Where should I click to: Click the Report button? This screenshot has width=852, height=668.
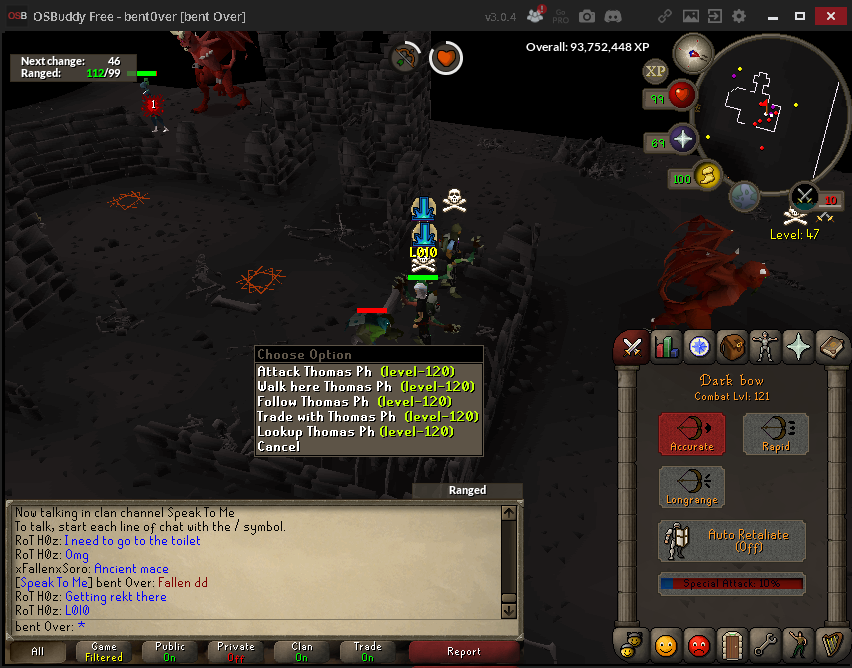pyautogui.click(x=466, y=652)
